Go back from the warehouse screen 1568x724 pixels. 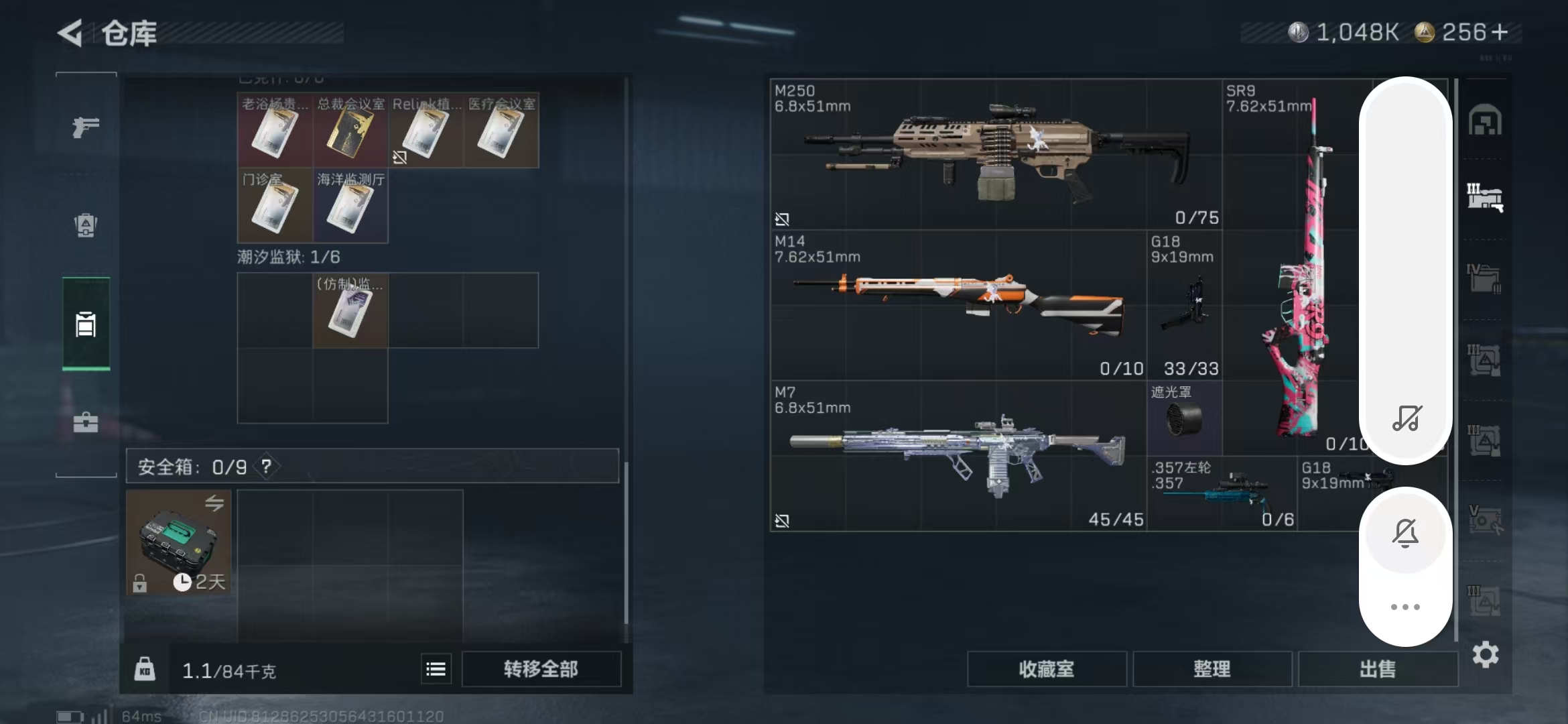pos(70,32)
